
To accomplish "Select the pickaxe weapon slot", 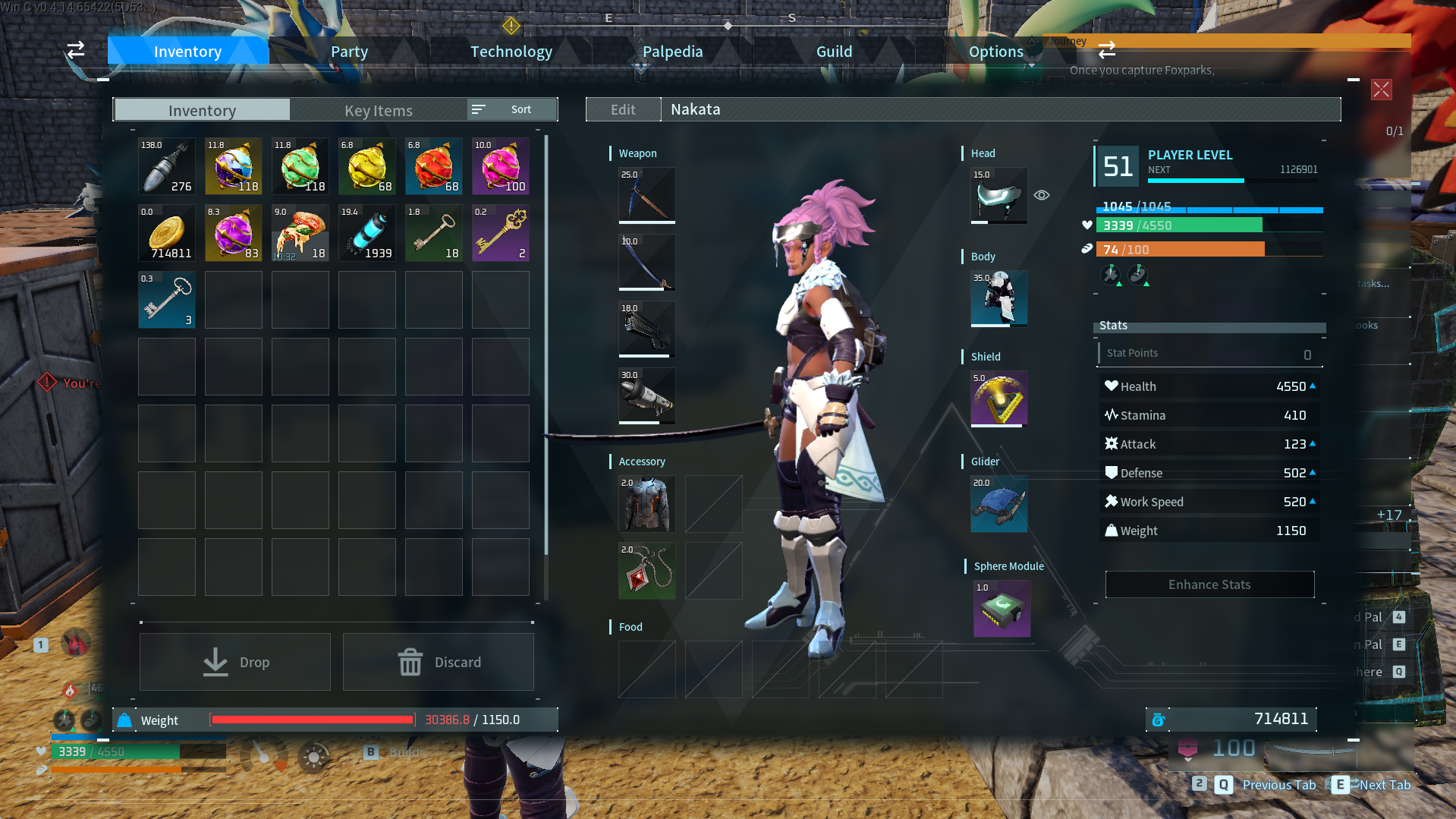I will (646, 195).
